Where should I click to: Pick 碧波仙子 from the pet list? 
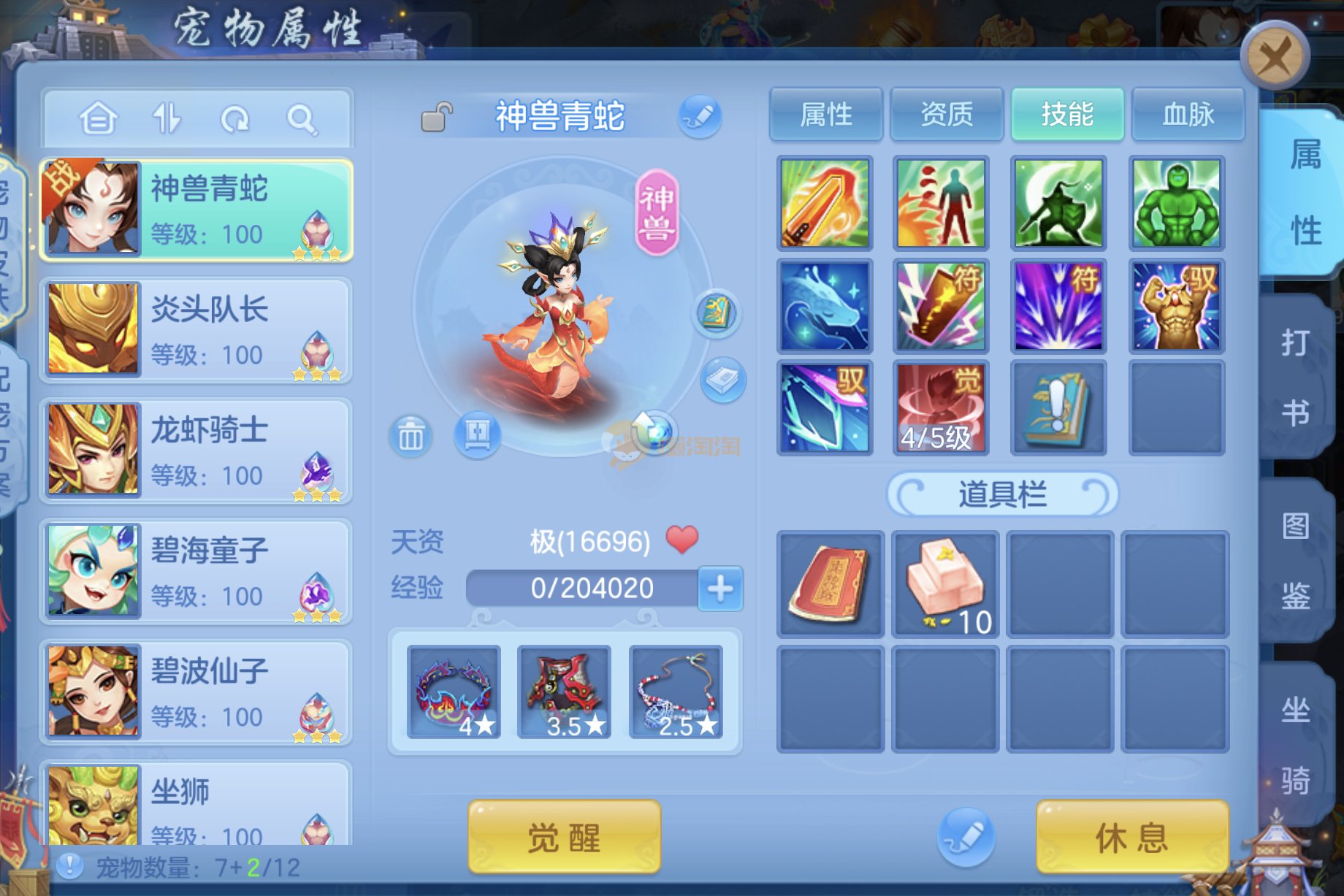pyautogui.click(x=196, y=692)
